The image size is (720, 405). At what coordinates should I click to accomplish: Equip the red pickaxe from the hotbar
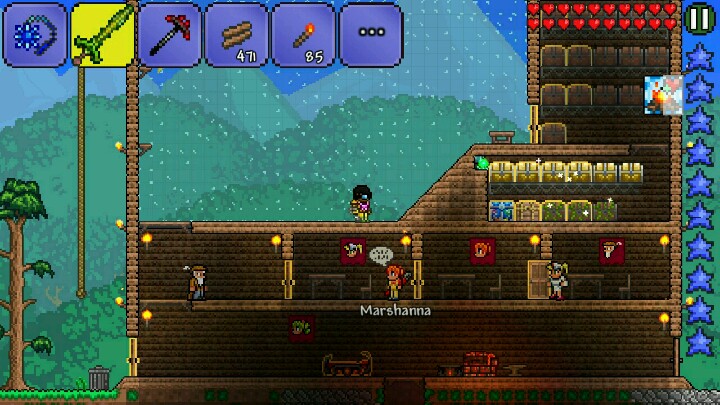coord(168,34)
